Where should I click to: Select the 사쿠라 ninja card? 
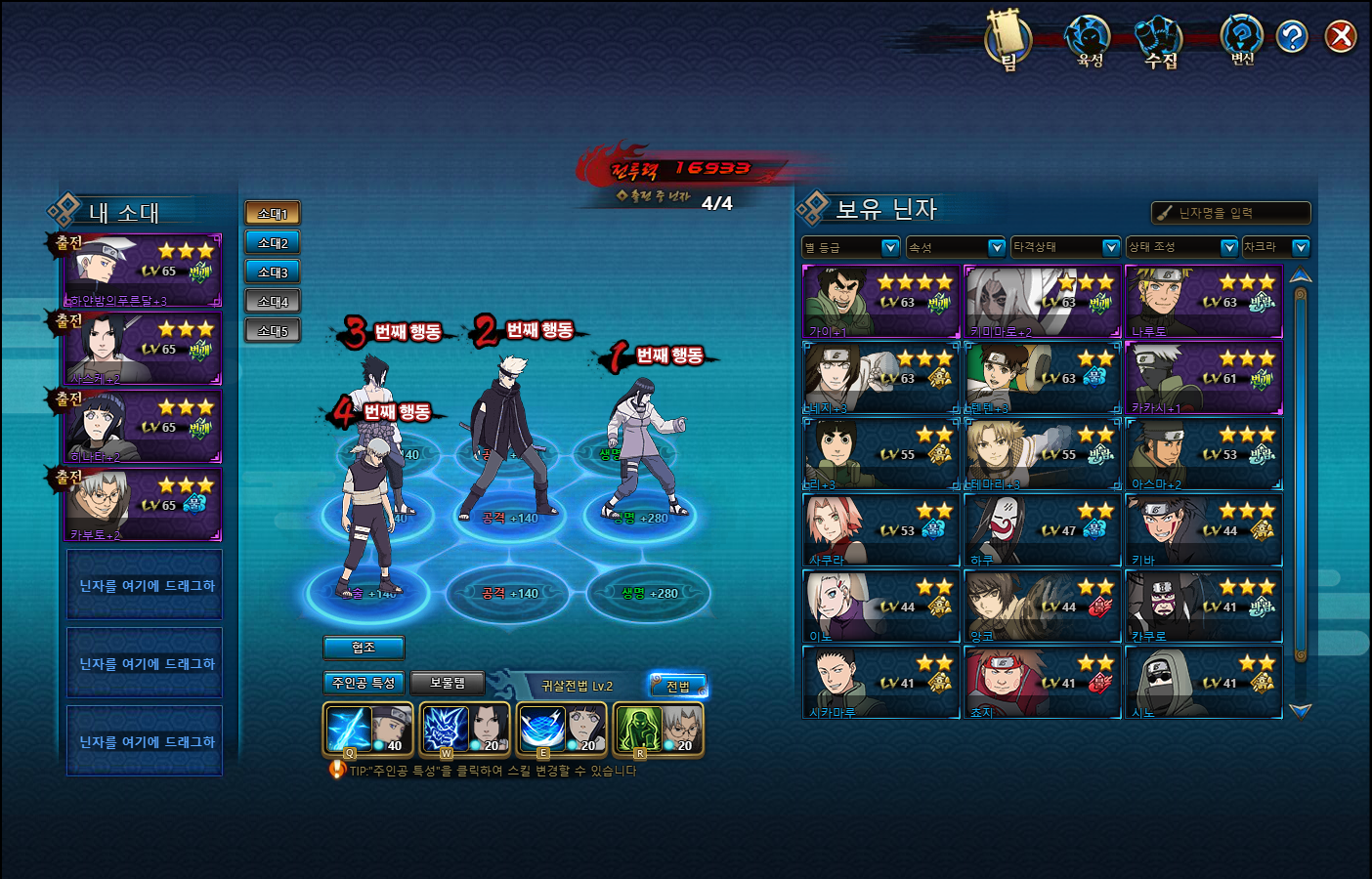[881, 530]
